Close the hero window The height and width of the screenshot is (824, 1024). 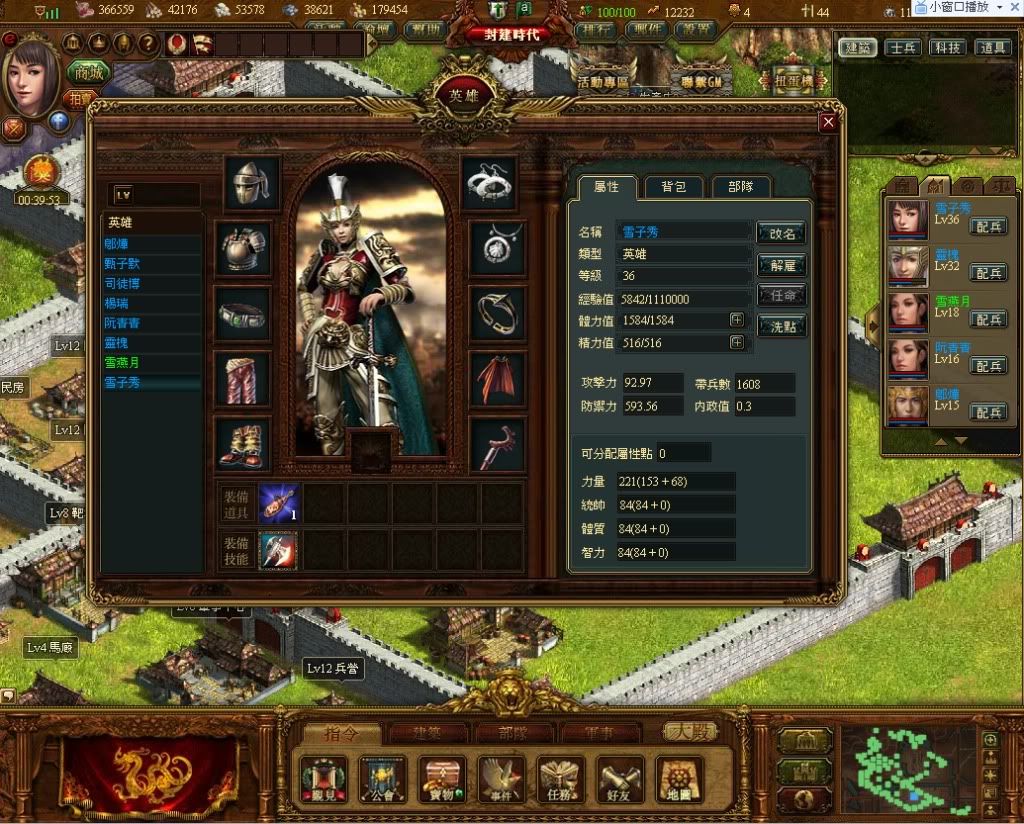click(827, 123)
